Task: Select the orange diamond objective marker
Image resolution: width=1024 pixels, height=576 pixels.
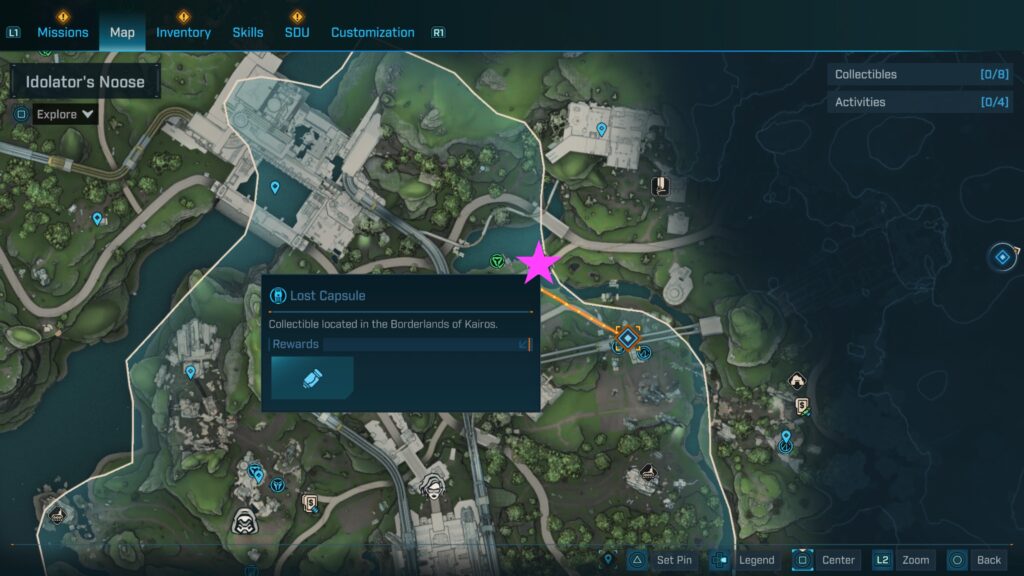Action: tap(628, 339)
